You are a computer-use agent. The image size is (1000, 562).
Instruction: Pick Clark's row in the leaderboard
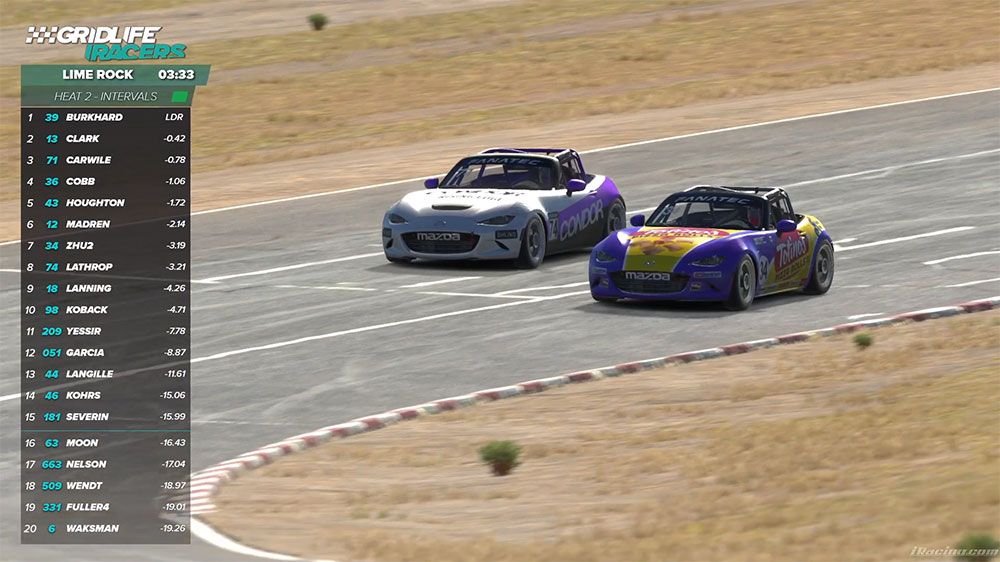pyautogui.click(x=105, y=138)
